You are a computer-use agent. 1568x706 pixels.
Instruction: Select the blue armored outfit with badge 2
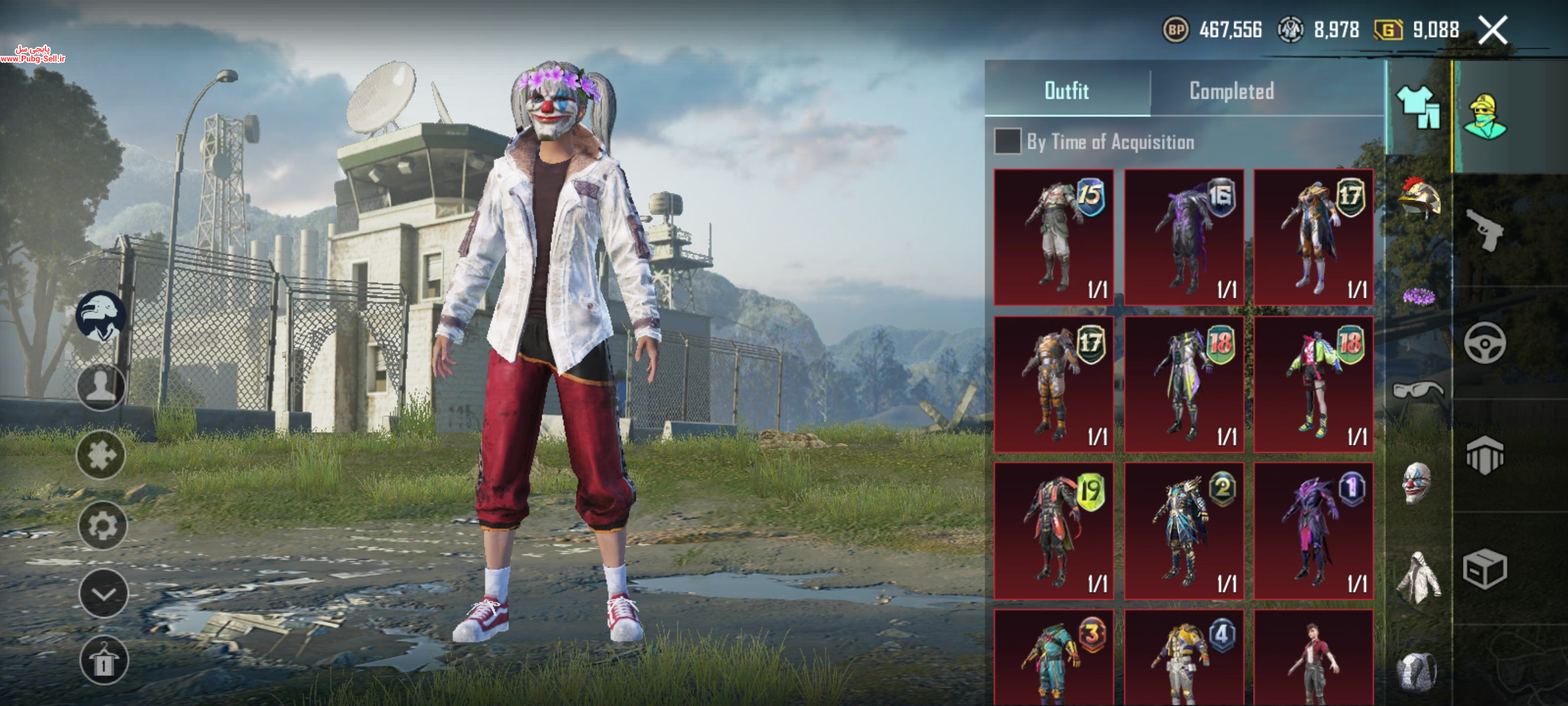[1183, 531]
